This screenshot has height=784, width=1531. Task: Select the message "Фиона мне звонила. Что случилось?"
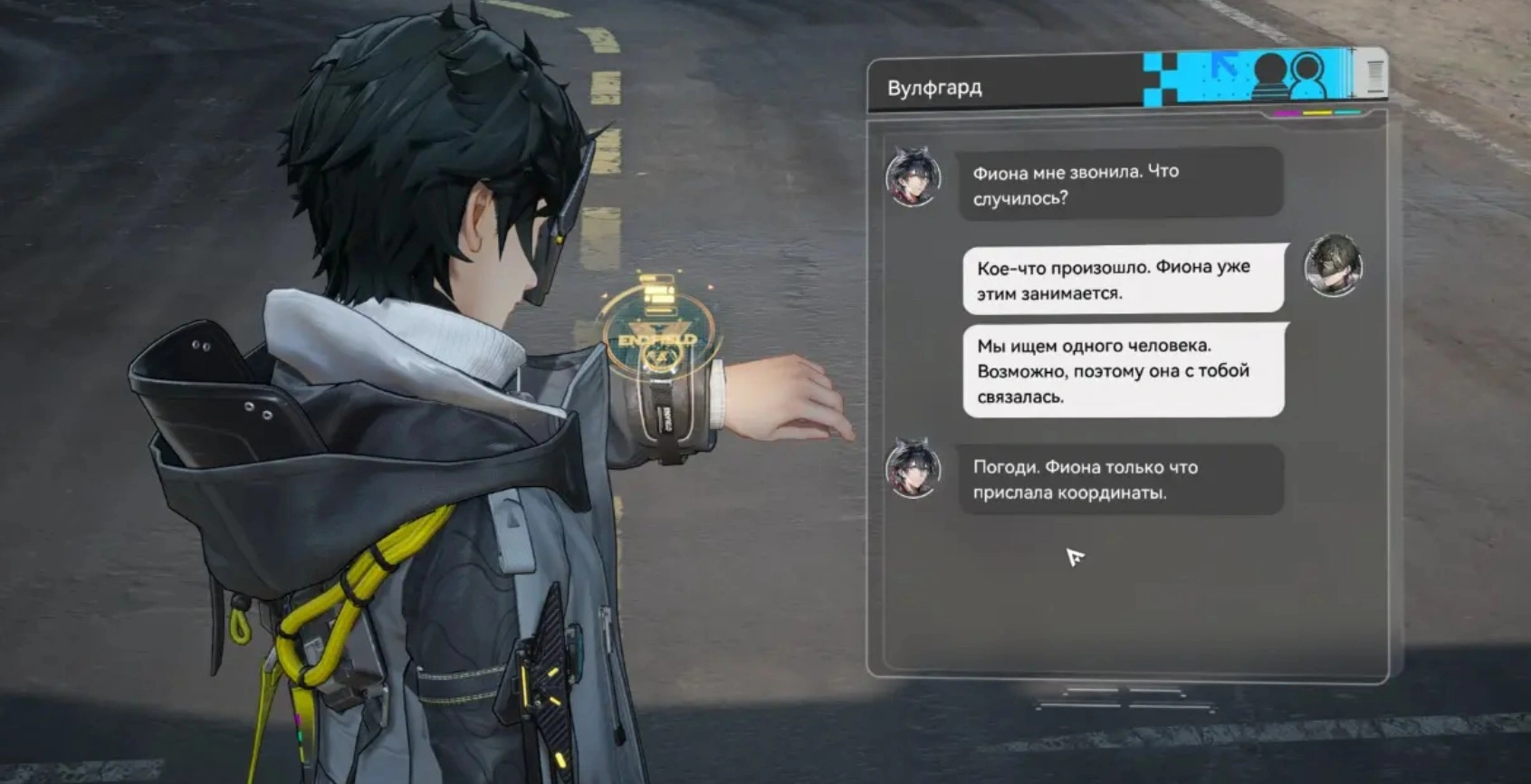pos(1120,185)
